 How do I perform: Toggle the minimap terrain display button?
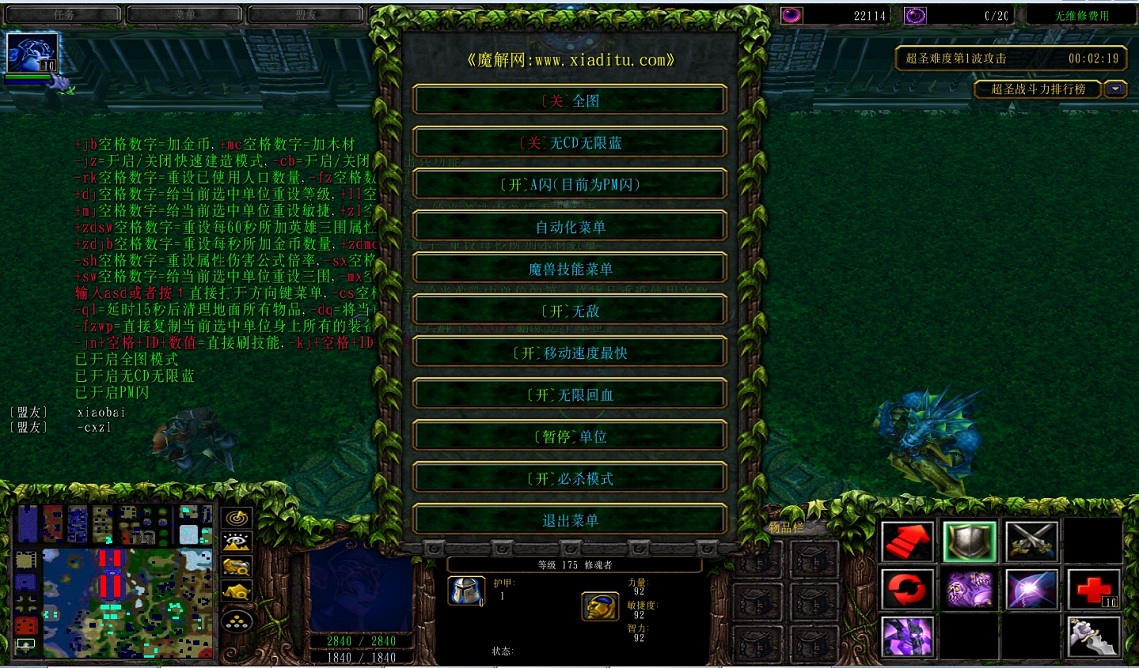tap(237, 543)
